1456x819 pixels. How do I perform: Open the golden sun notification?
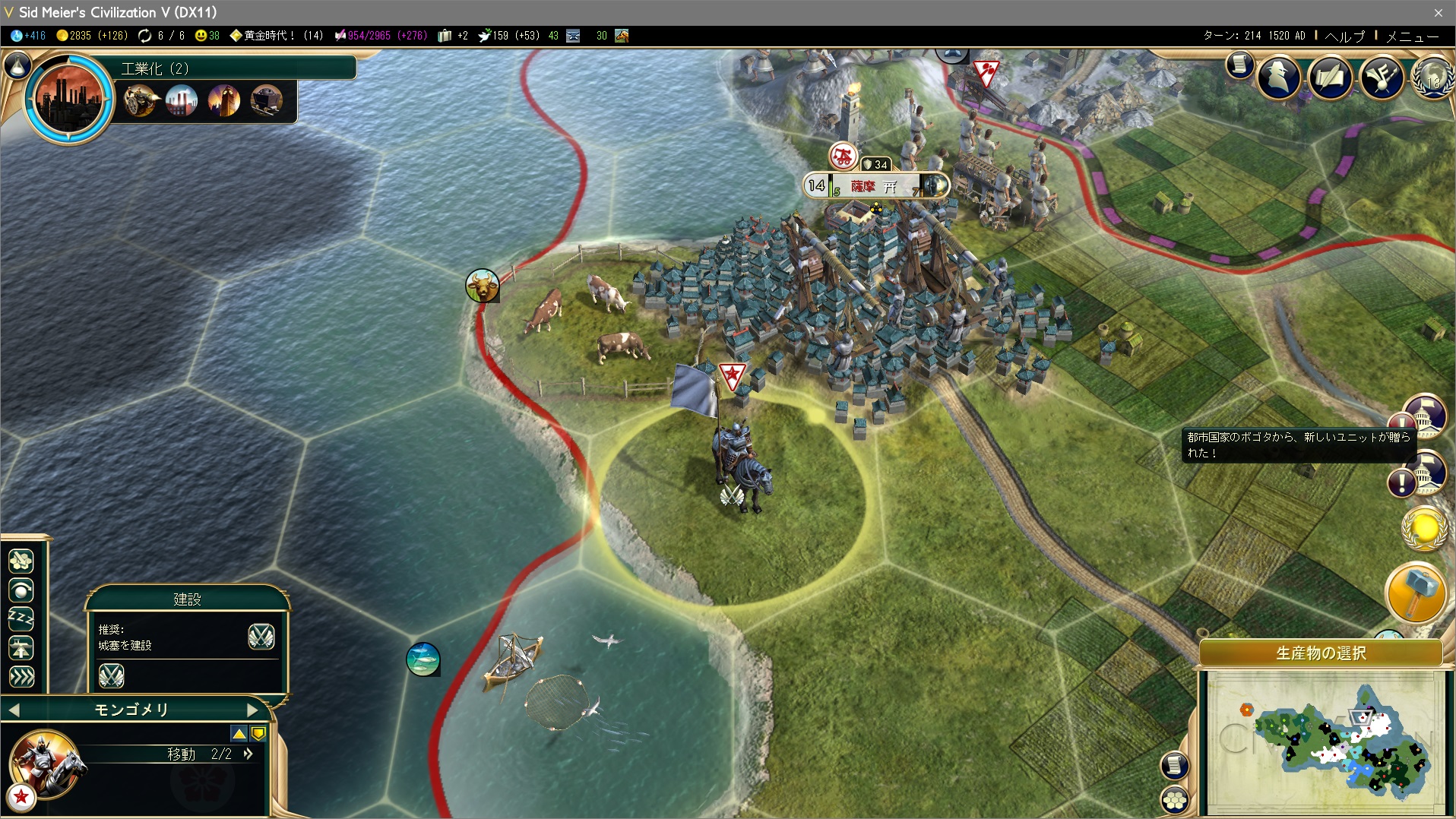click(1423, 527)
